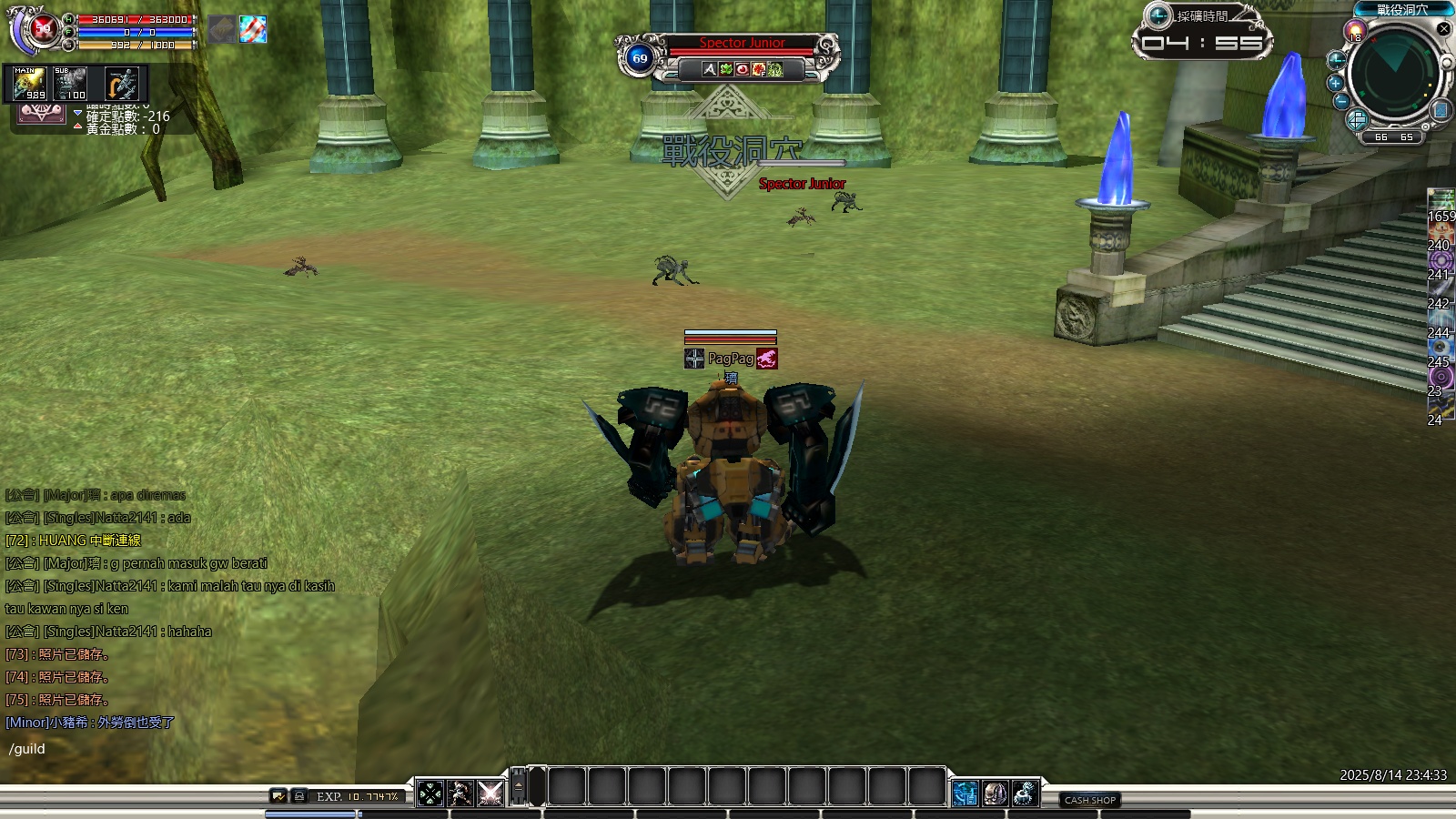Open the helmet icon right of the hotbar
This screenshot has height=819, width=1456.
tap(995, 794)
